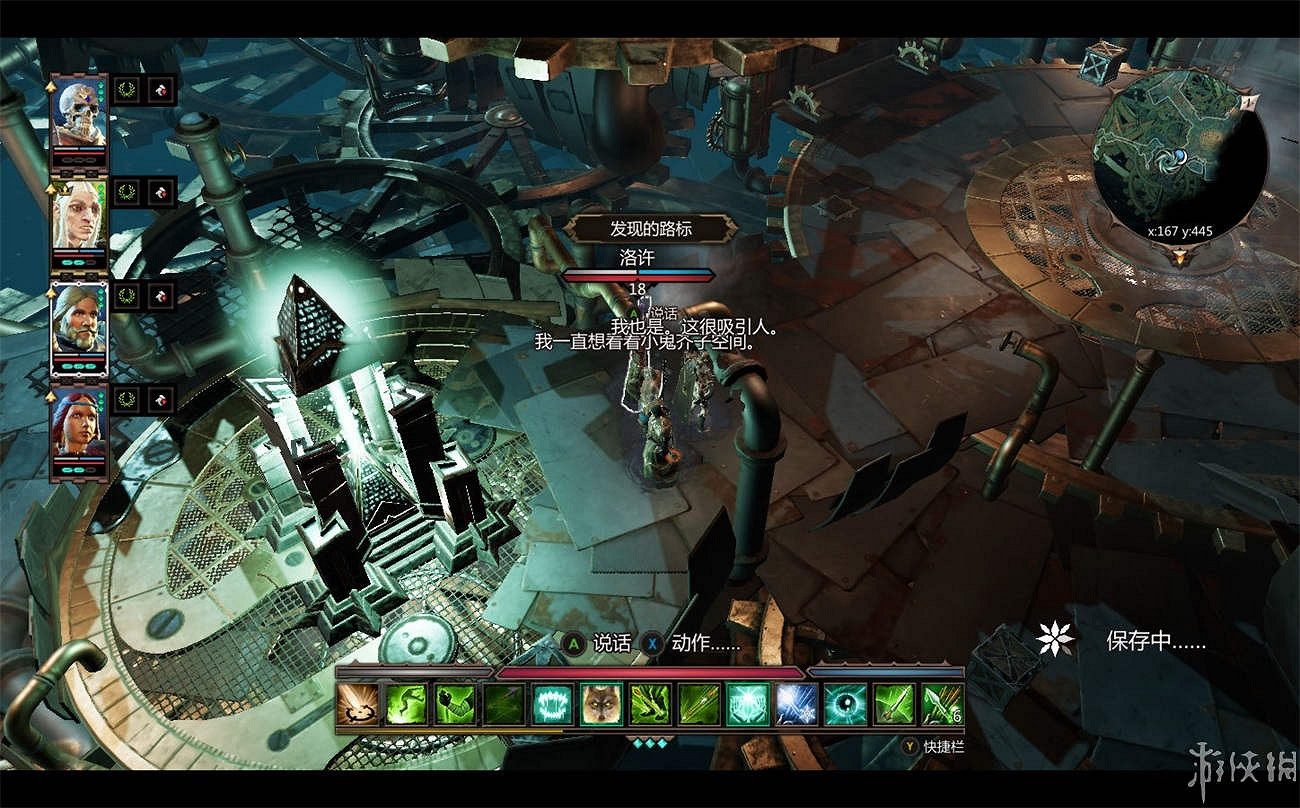Use the teal fanged jaws skill
The height and width of the screenshot is (808, 1300).
(x=552, y=704)
